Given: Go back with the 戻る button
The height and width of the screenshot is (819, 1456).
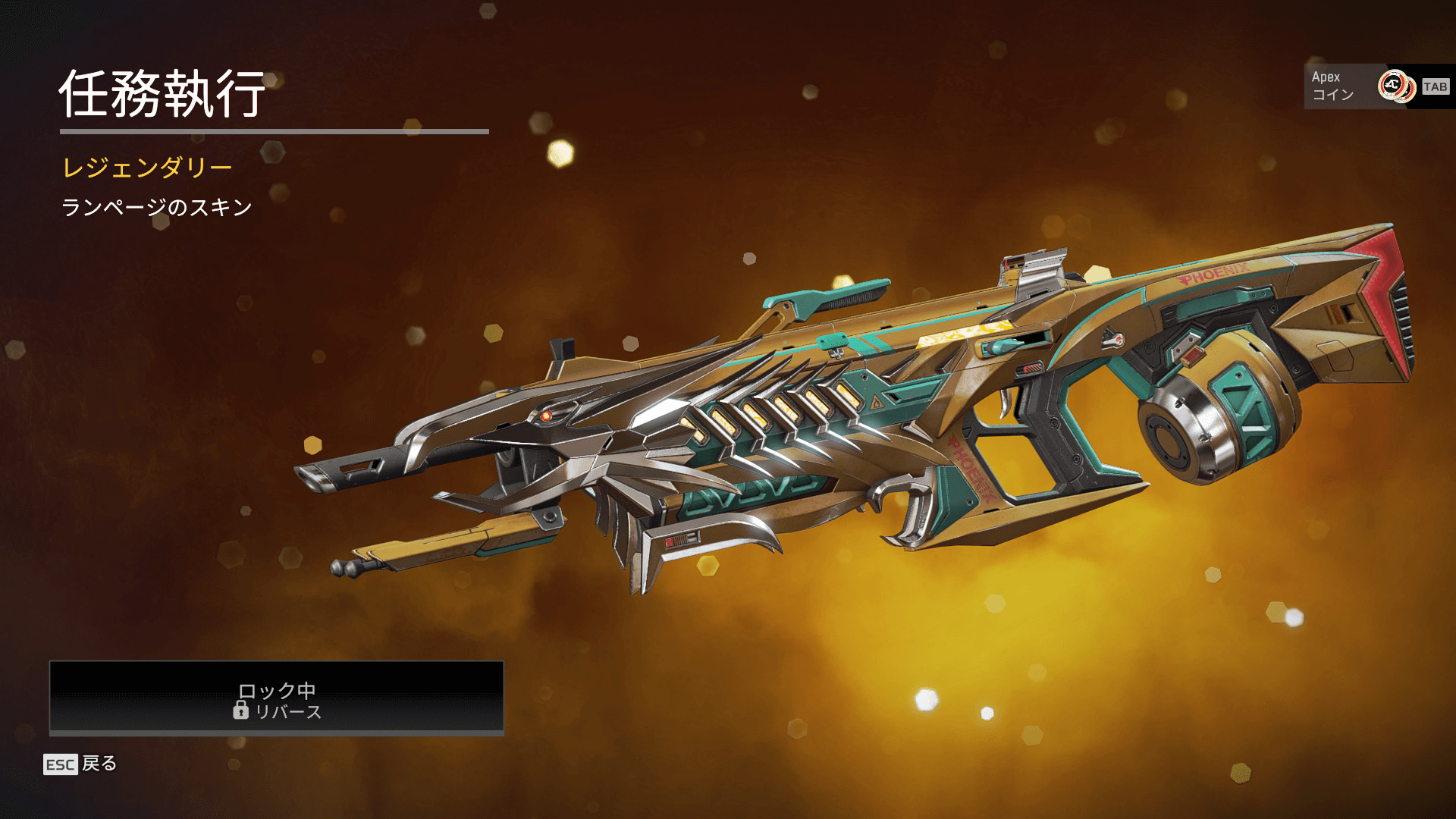Looking at the screenshot, I should [x=81, y=764].
